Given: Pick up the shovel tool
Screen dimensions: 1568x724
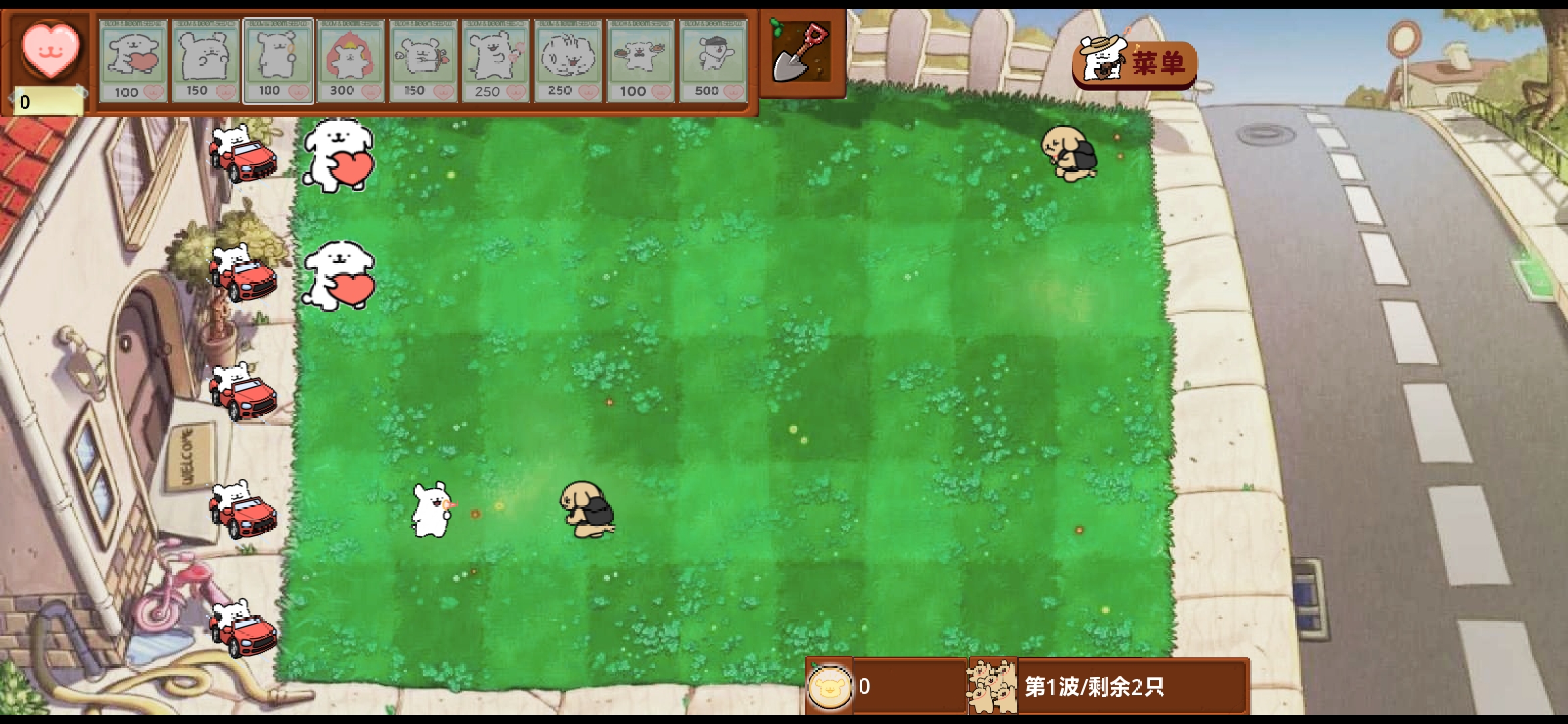Looking at the screenshot, I should click(x=801, y=54).
